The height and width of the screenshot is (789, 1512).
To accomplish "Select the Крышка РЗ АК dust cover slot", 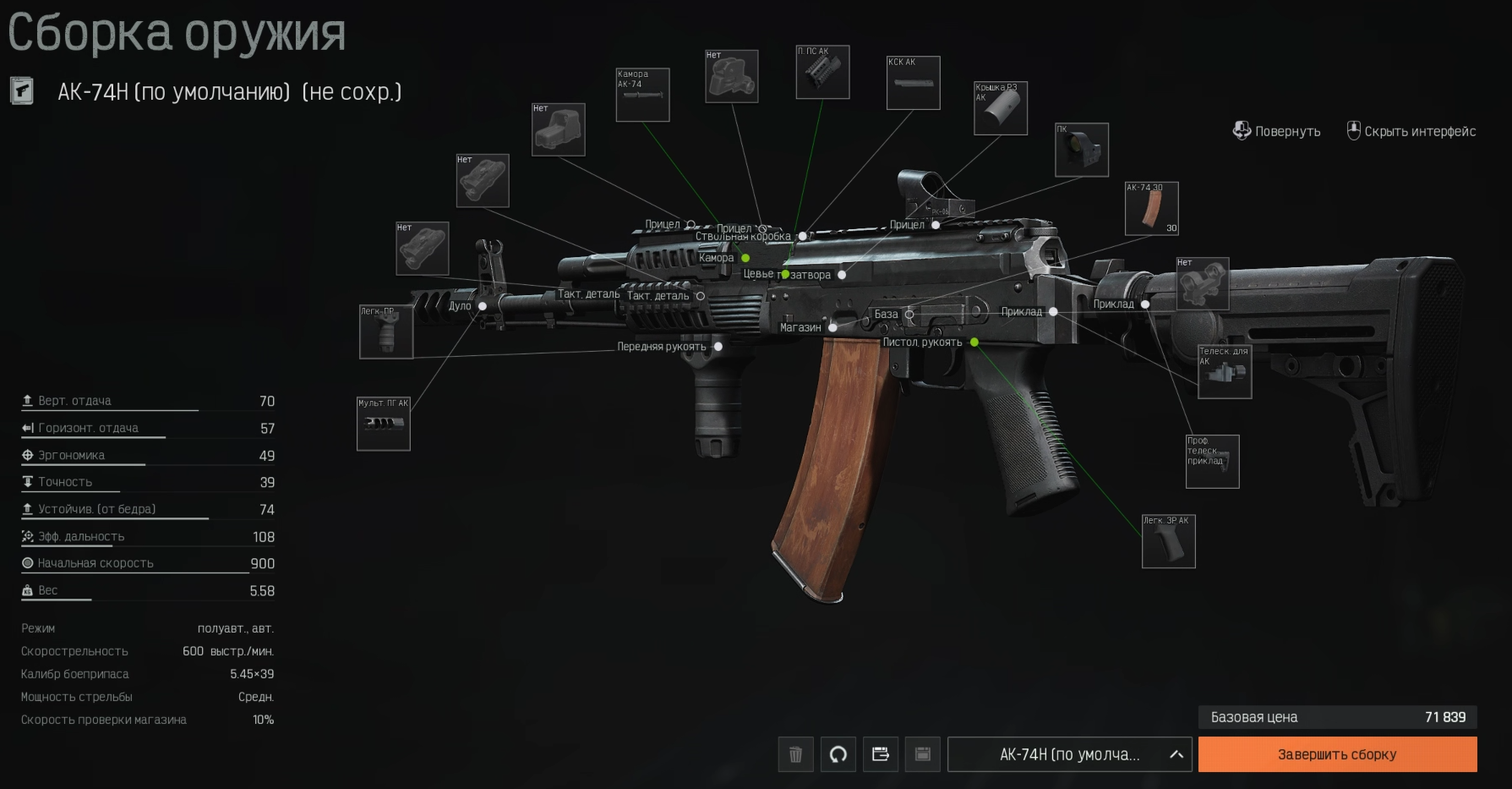I will 1001,108.
